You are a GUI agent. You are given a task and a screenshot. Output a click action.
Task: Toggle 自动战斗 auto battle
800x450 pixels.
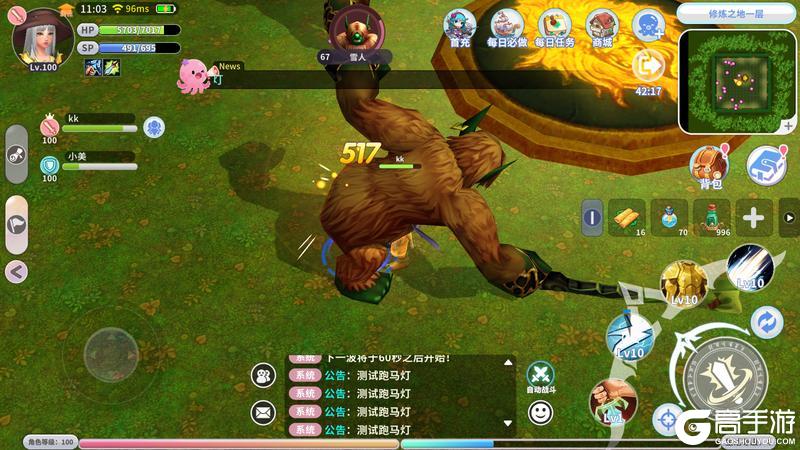540,374
